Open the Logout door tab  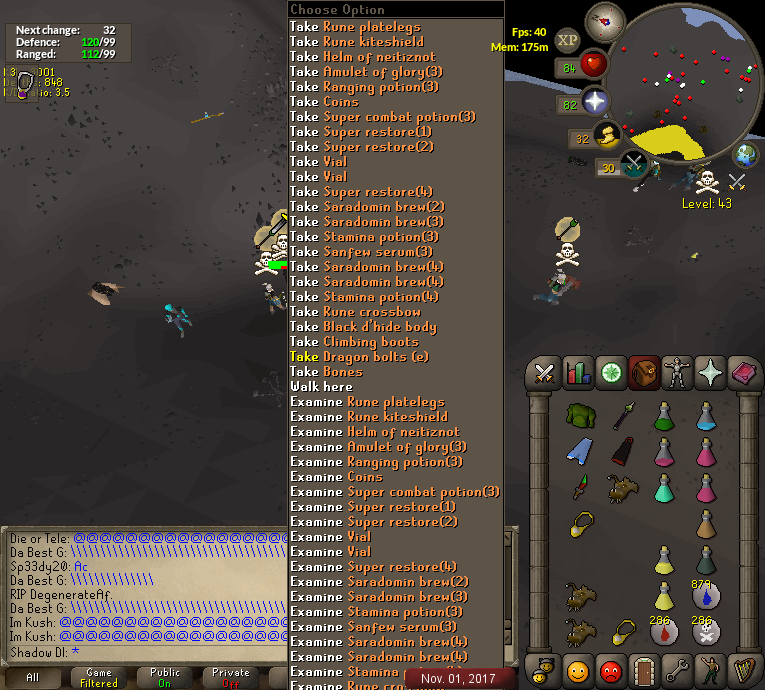pos(643,668)
